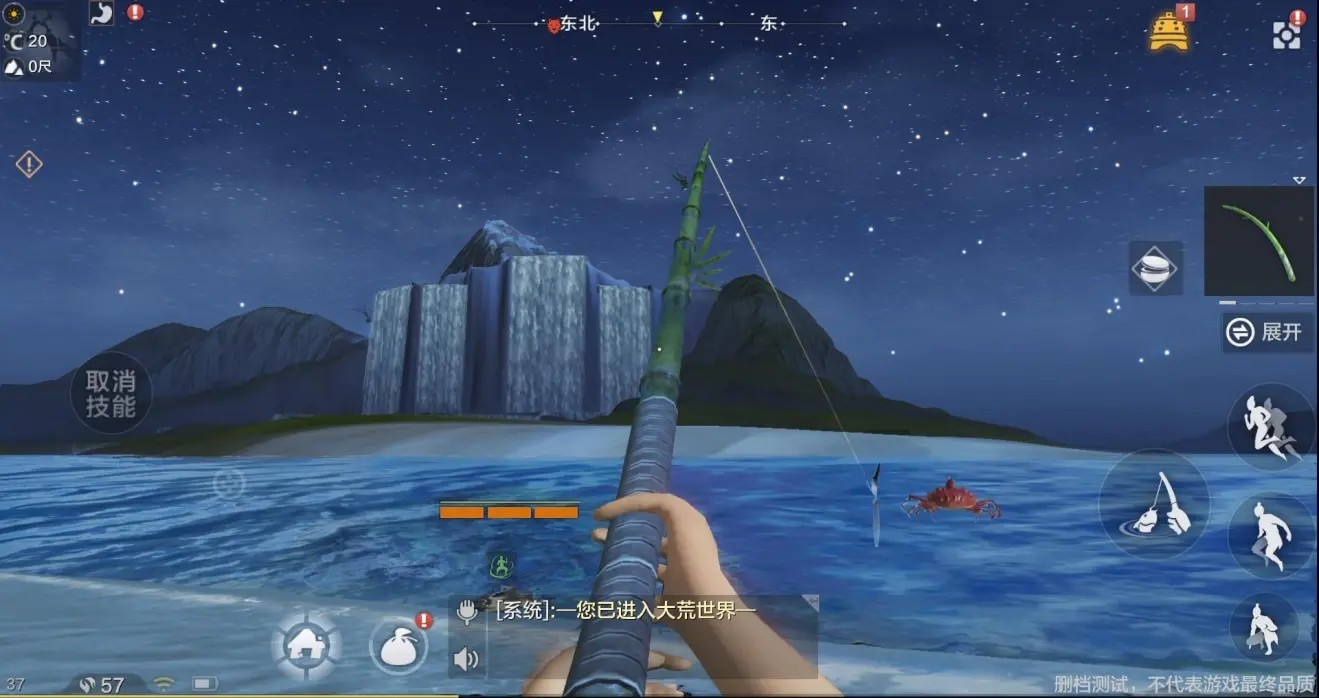Toggle the microphone voice chat icon
Image resolution: width=1319 pixels, height=698 pixels.
coord(466,611)
